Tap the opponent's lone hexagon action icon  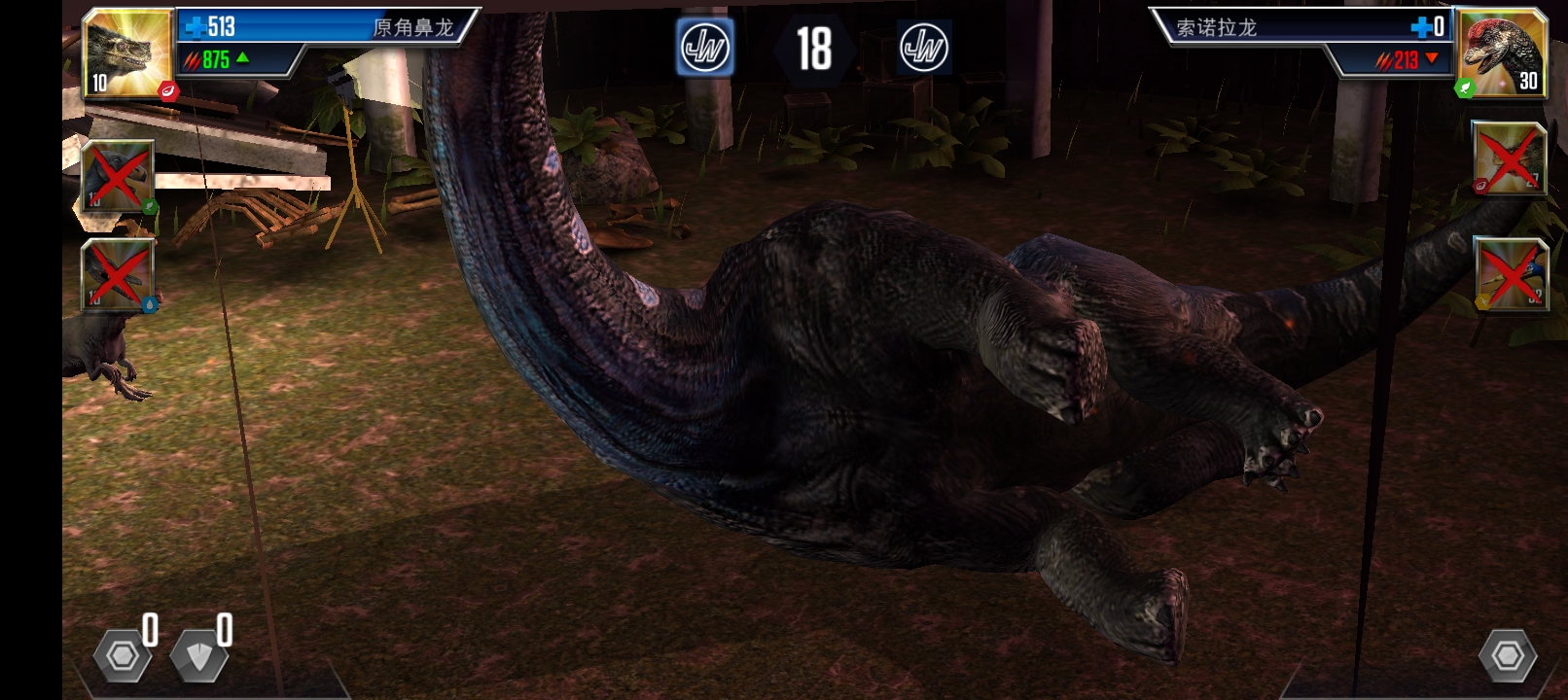click(x=1508, y=656)
